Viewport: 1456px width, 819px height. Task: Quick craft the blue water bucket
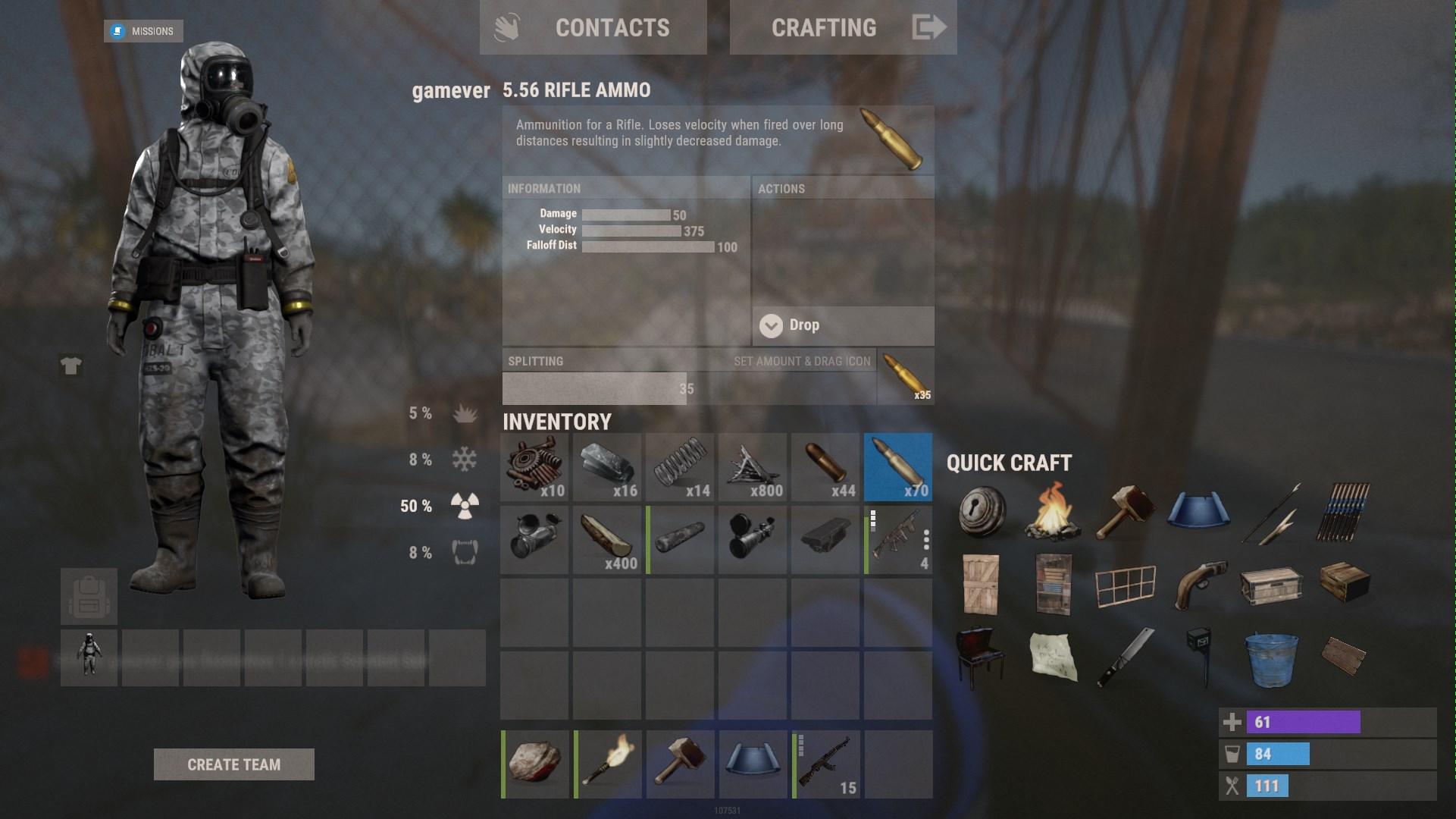[1271, 657]
